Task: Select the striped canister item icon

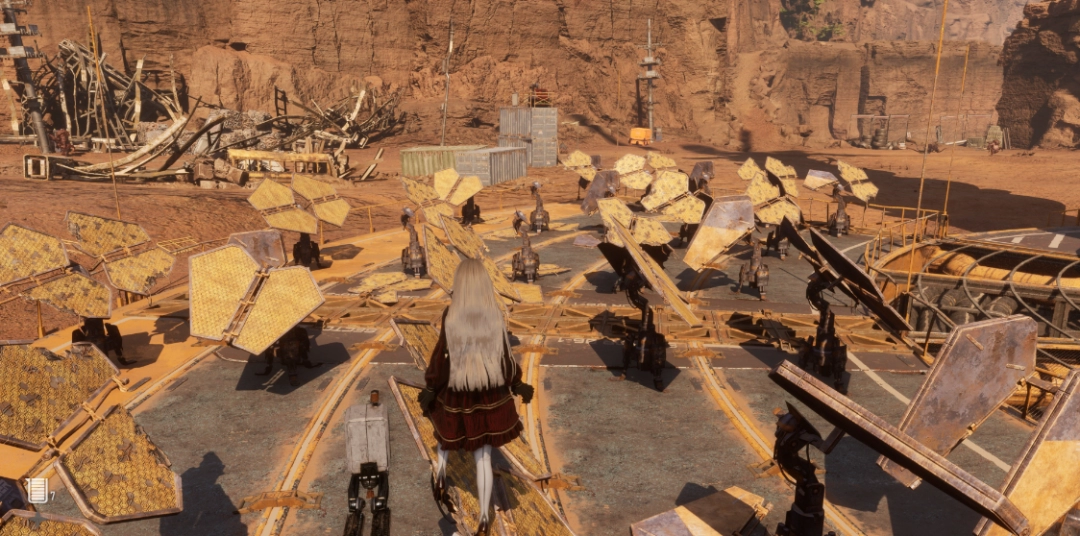Action: tap(38, 490)
